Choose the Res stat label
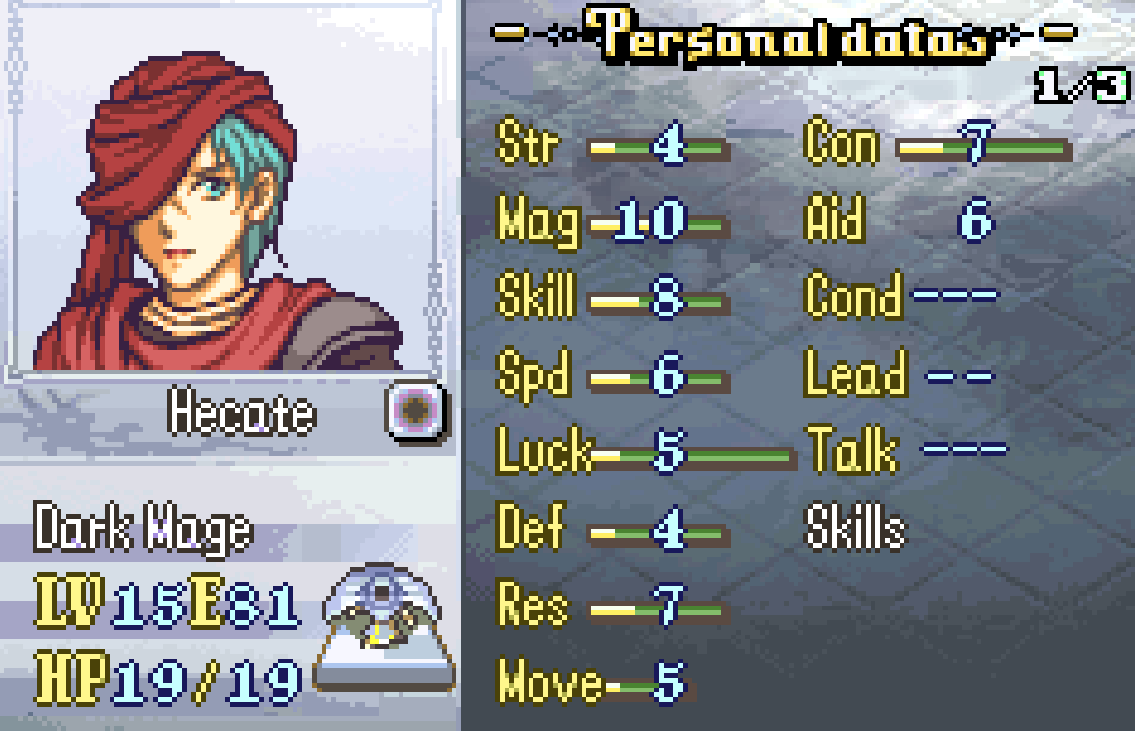 [532, 606]
